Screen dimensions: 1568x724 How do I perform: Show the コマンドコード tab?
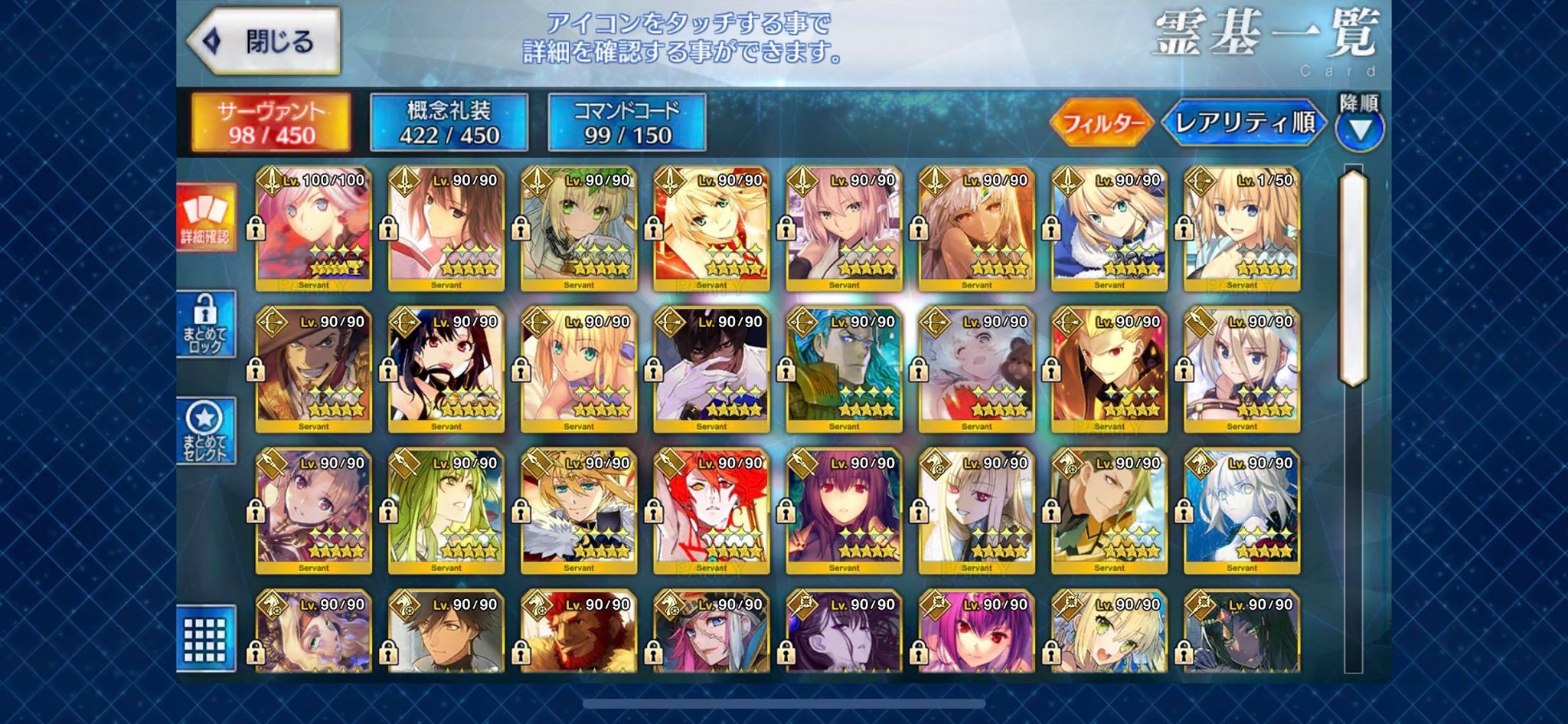tap(627, 123)
